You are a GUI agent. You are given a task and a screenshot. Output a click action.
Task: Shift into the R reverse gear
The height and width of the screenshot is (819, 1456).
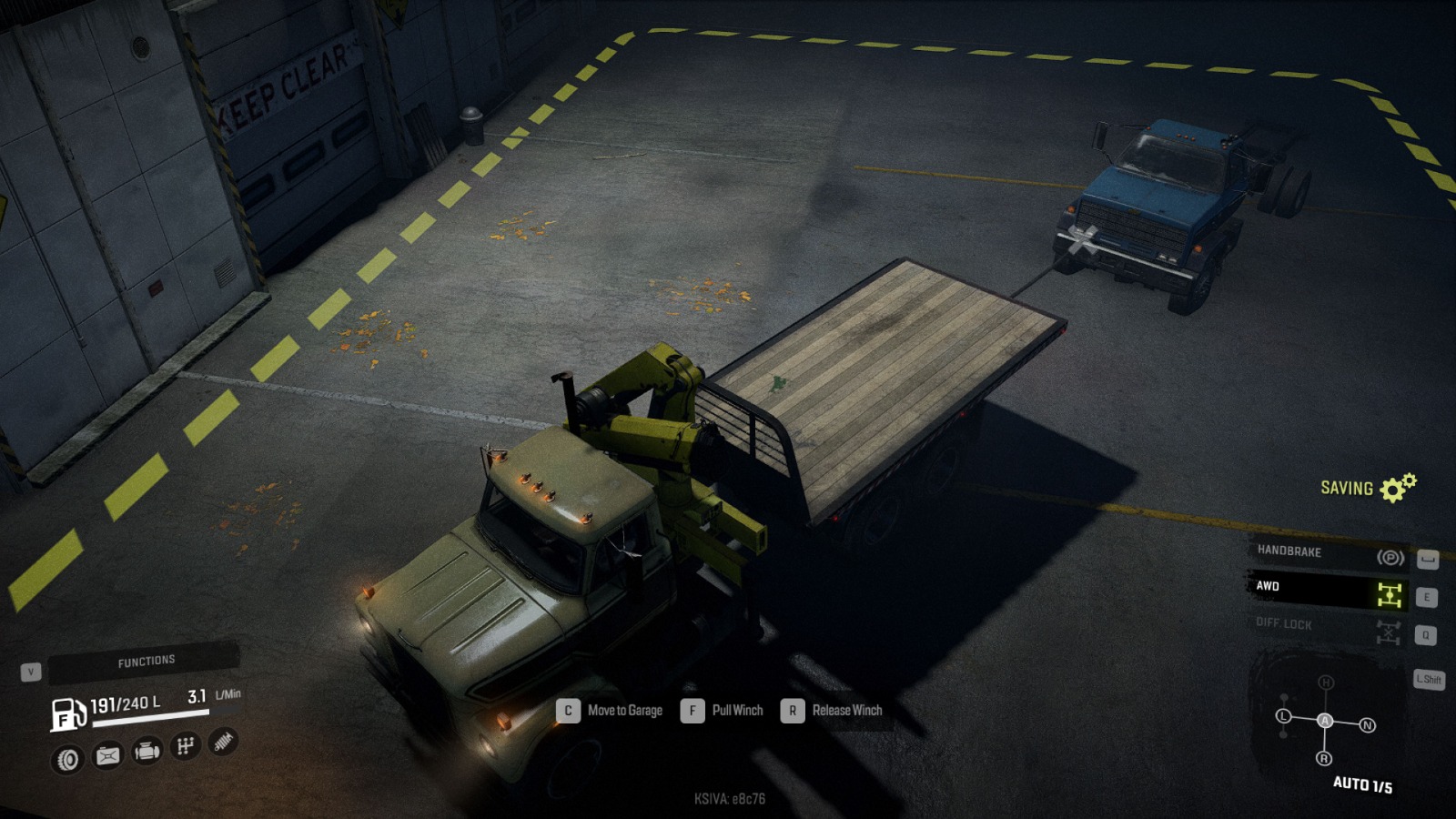pos(1324,758)
